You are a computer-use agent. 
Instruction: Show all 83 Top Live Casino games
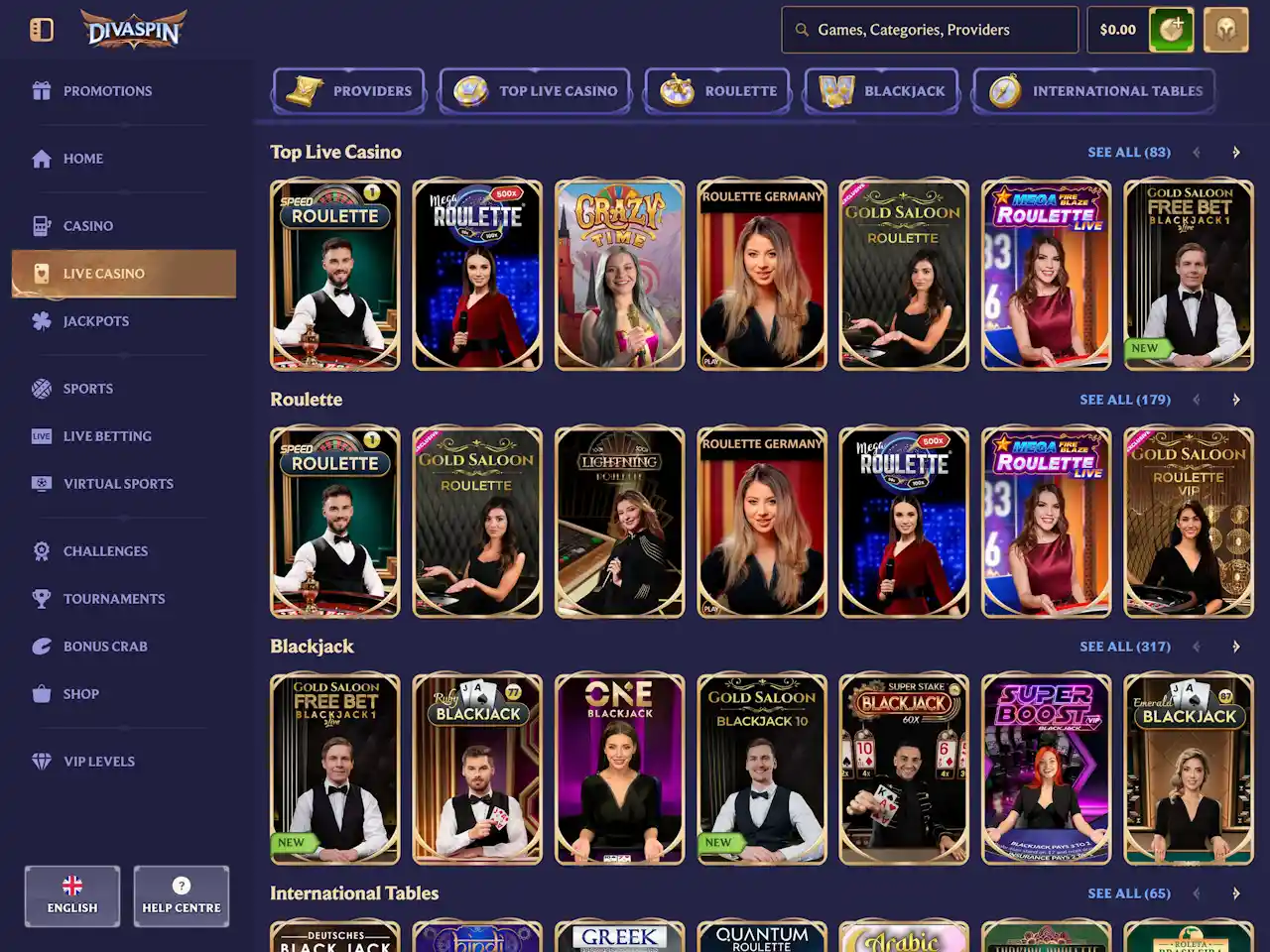pos(1128,153)
